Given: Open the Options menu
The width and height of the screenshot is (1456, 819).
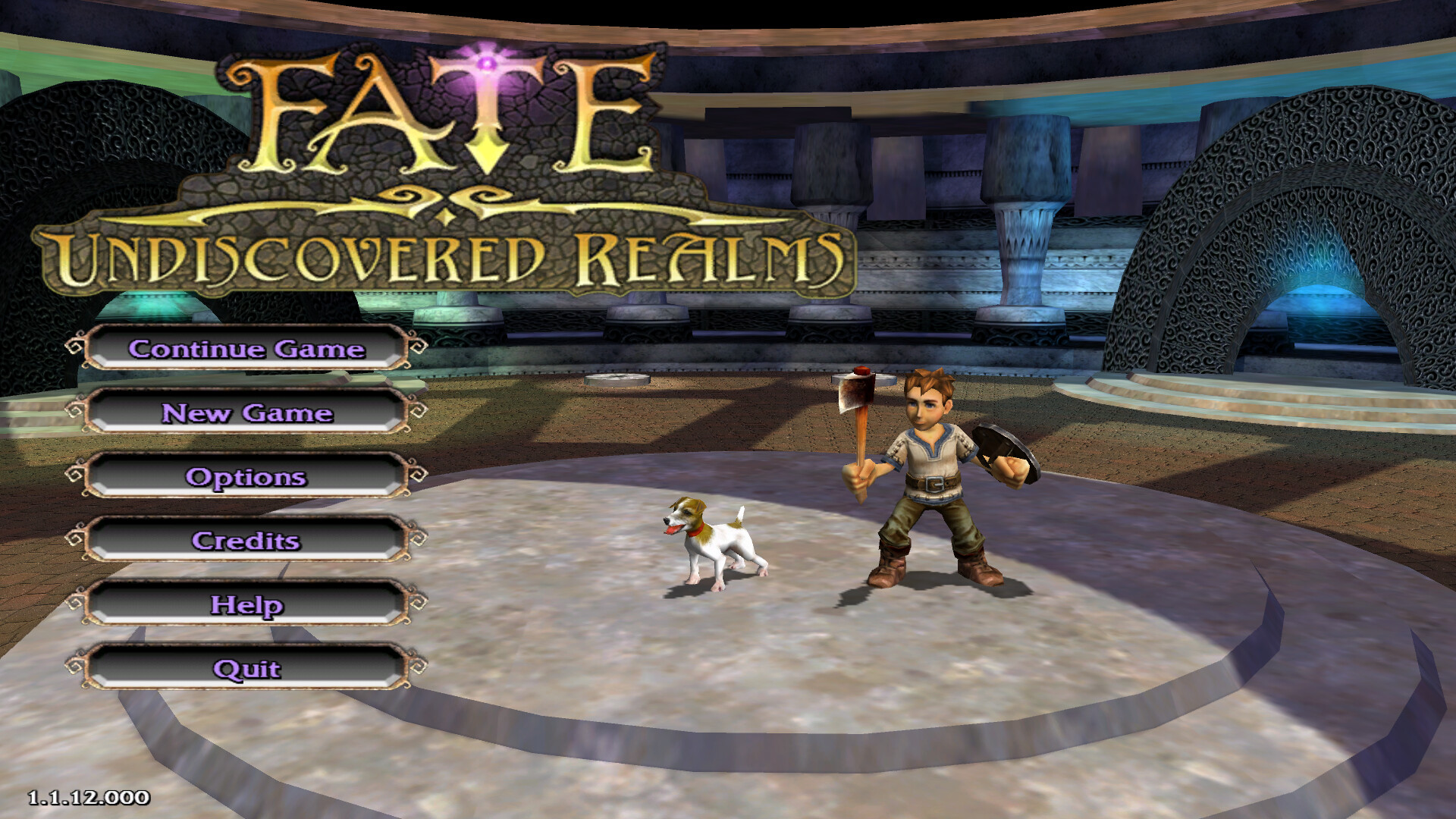Looking at the screenshot, I should click(x=246, y=476).
